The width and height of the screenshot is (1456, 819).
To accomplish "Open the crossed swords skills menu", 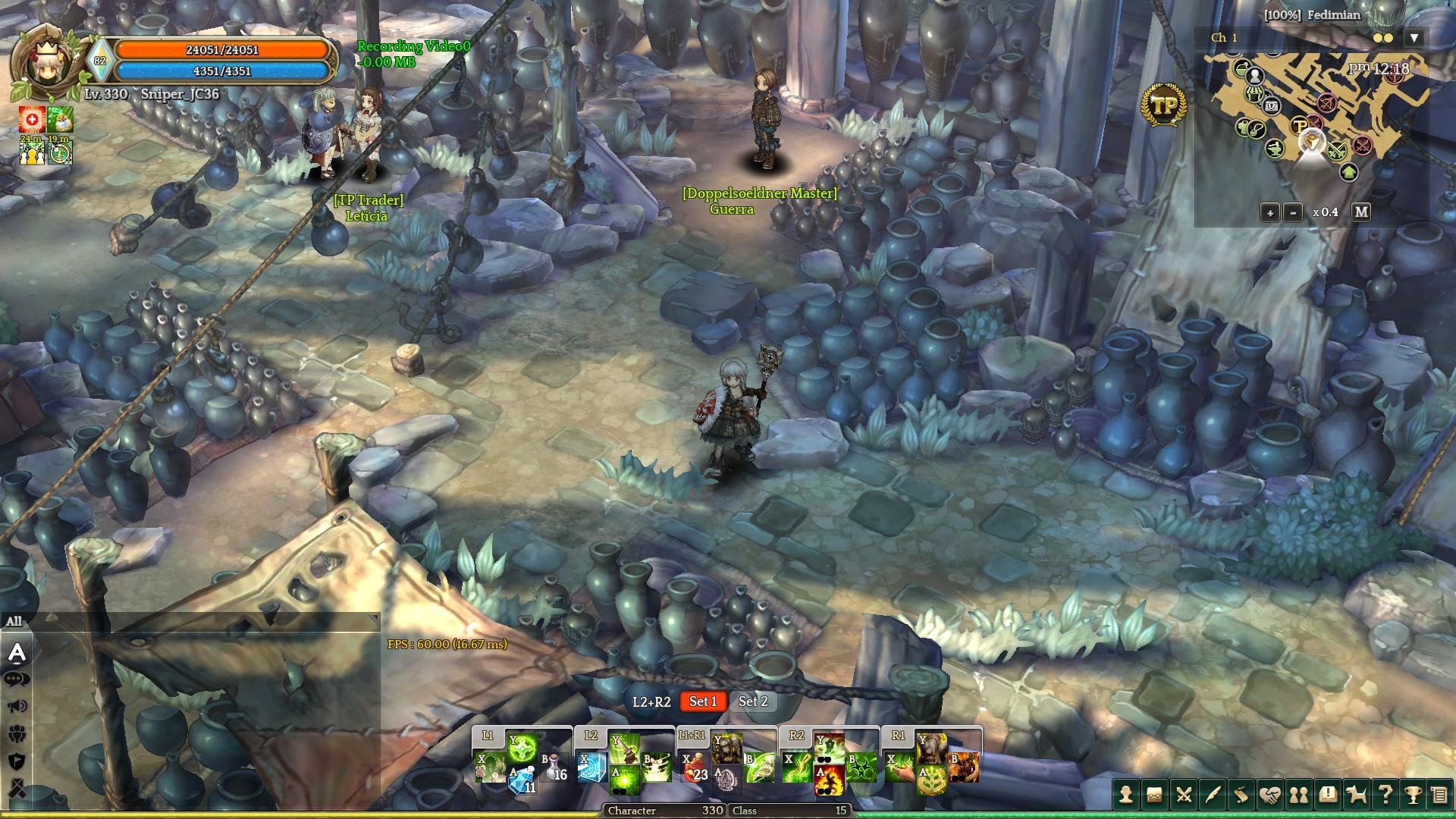I will tap(1183, 795).
